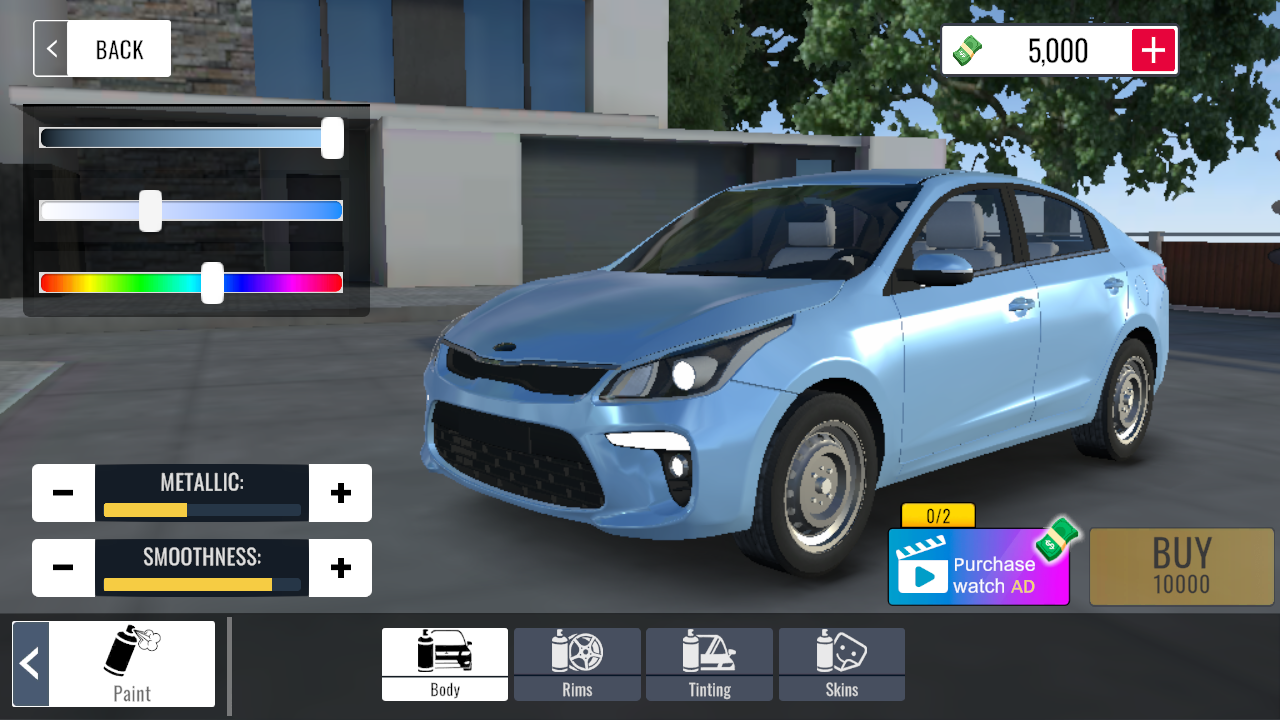This screenshot has height=720, width=1280.
Task: Watch an AD to purchase
Action: (978, 568)
